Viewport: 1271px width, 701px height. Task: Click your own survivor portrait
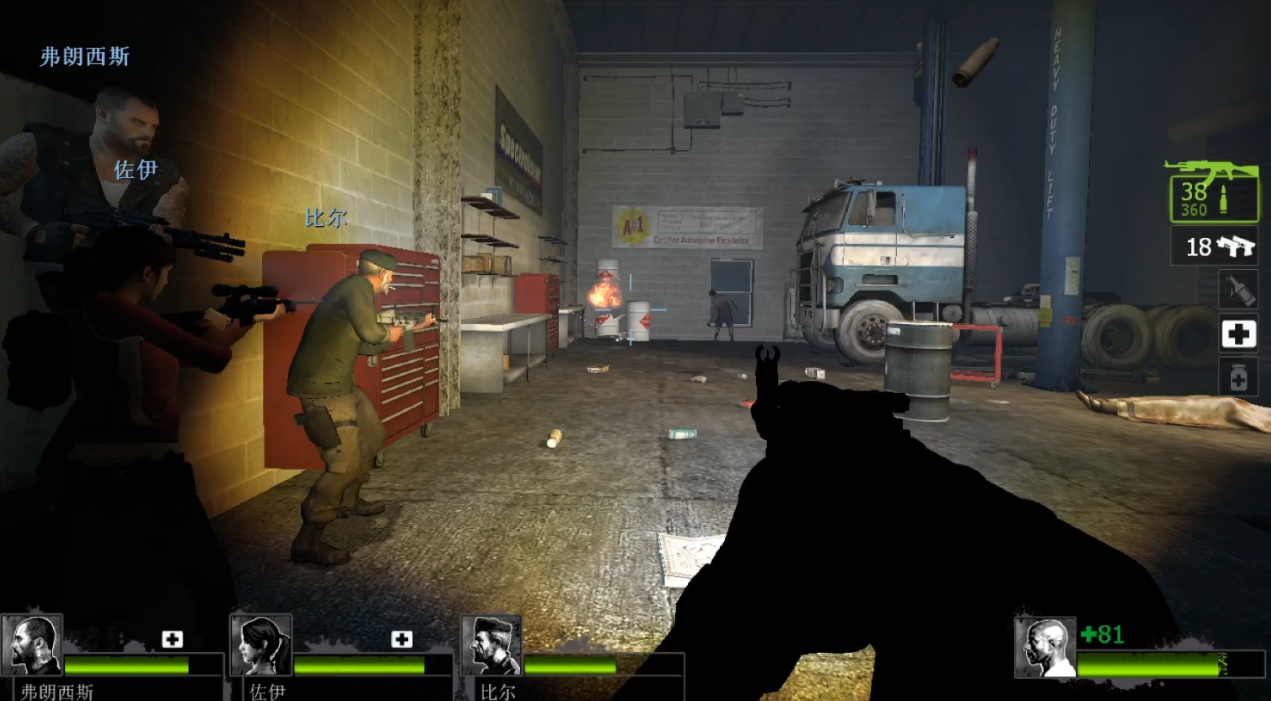point(1045,647)
